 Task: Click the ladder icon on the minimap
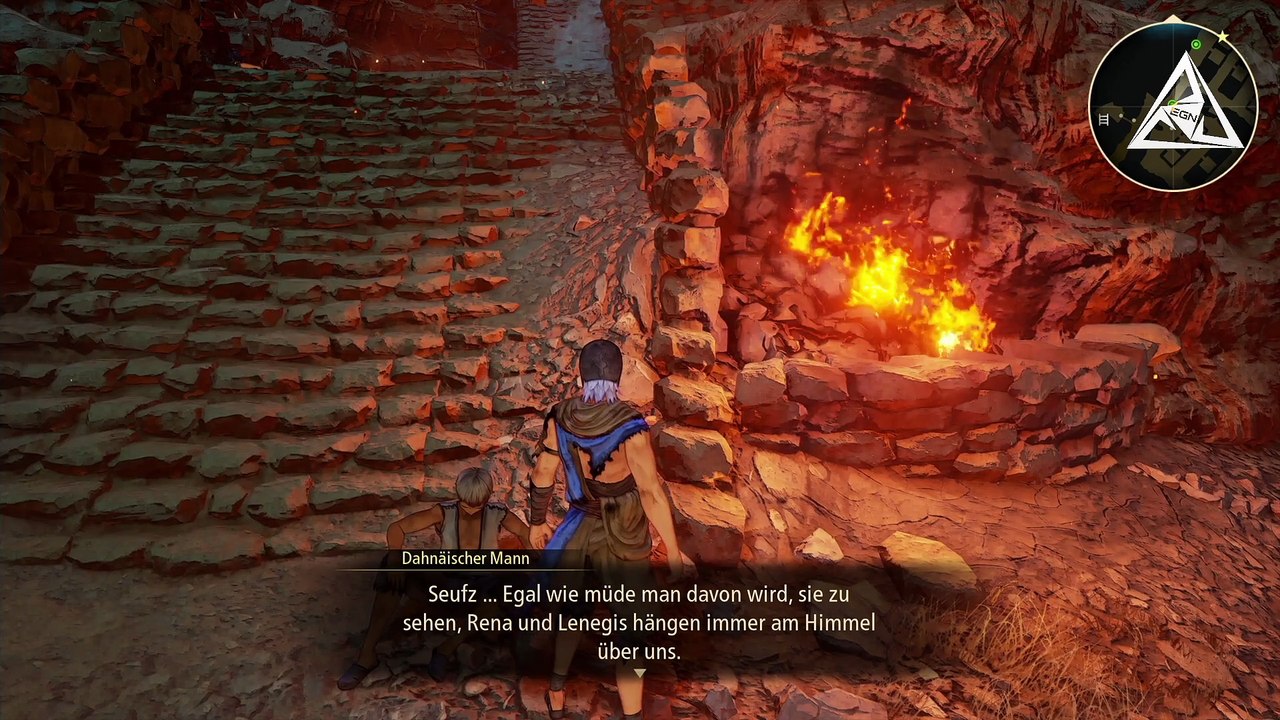pos(1104,119)
